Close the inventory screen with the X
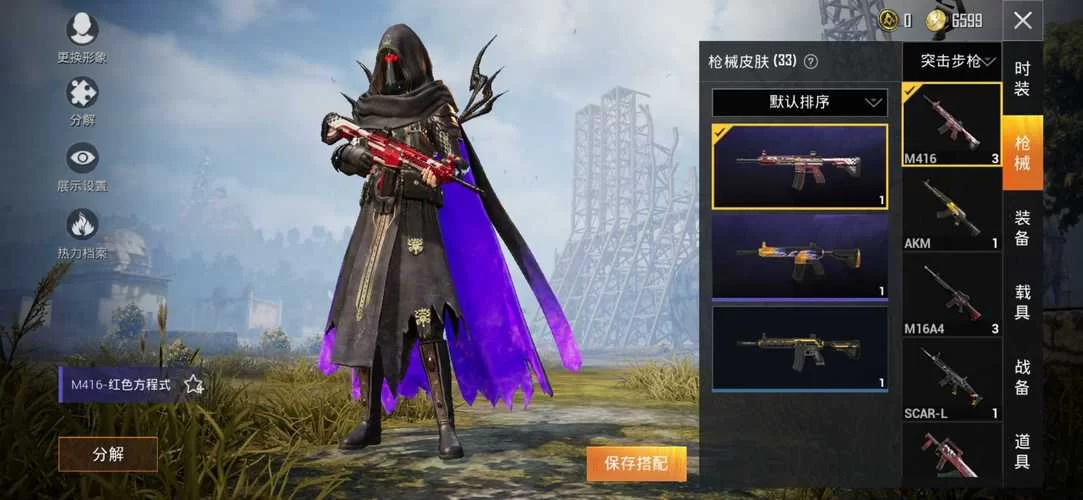 click(1022, 20)
